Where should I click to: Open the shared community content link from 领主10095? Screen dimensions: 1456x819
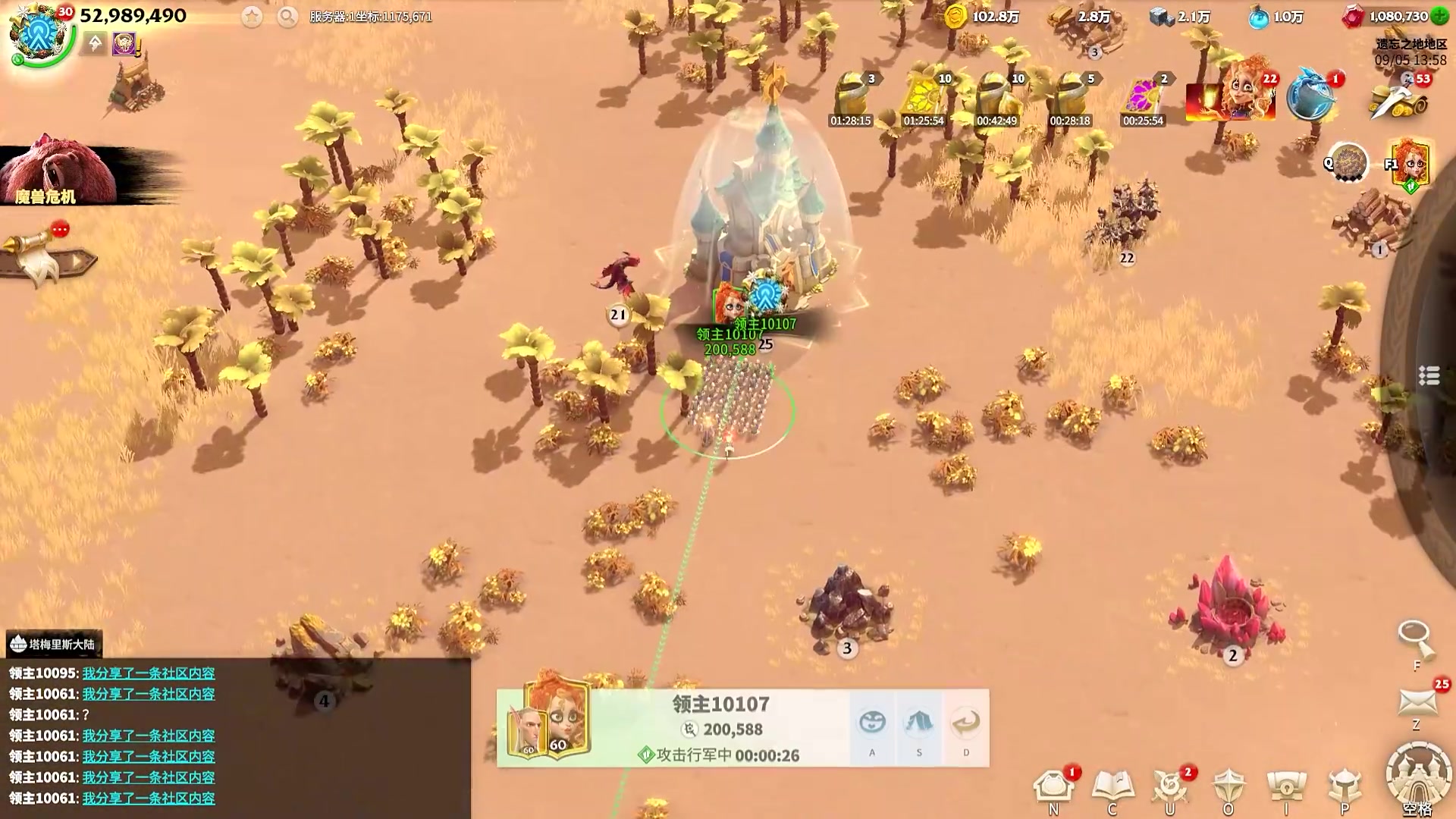click(x=149, y=673)
